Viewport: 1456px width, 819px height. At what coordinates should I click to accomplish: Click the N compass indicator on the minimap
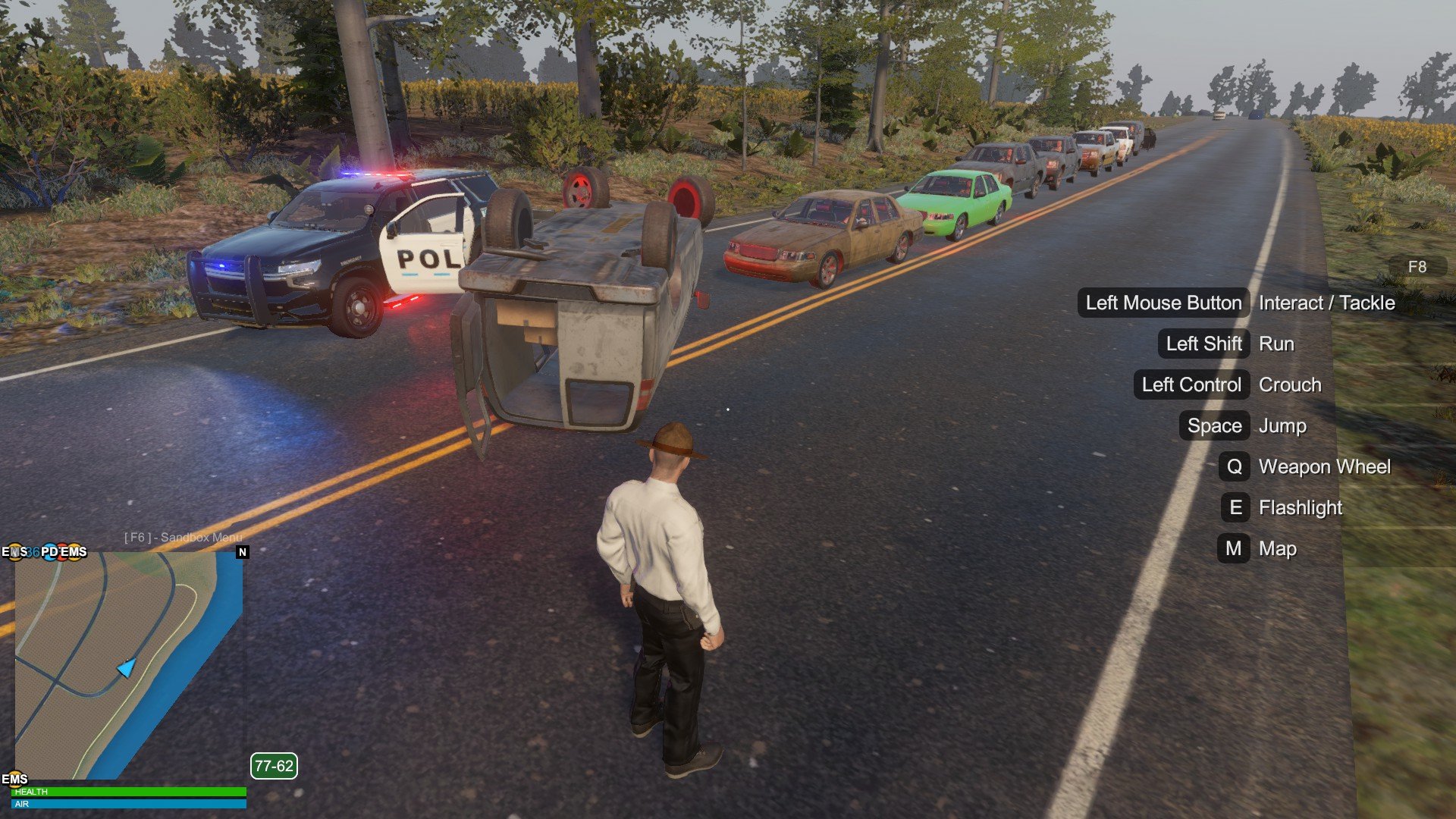click(x=243, y=552)
